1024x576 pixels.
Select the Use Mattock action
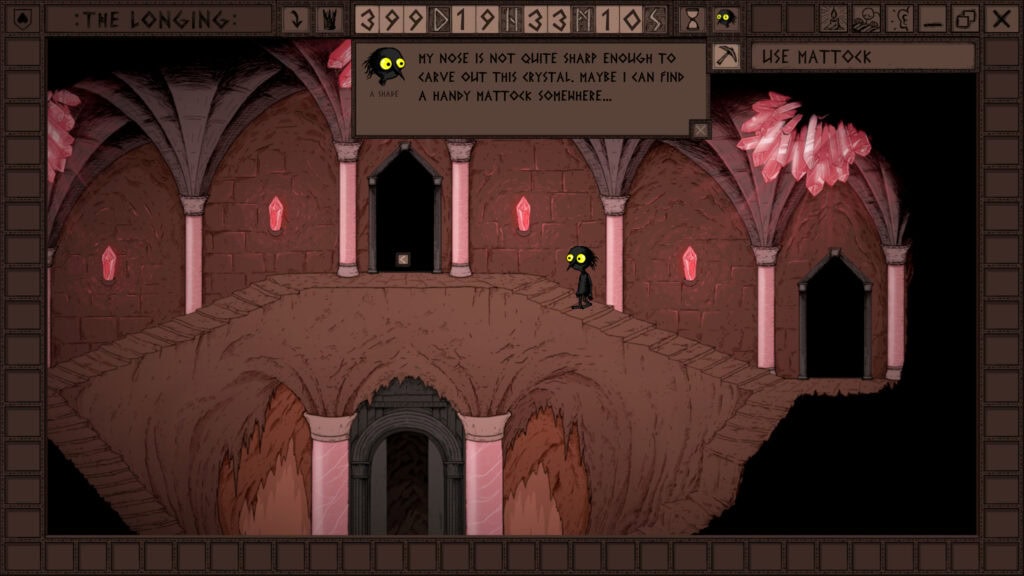(x=862, y=57)
